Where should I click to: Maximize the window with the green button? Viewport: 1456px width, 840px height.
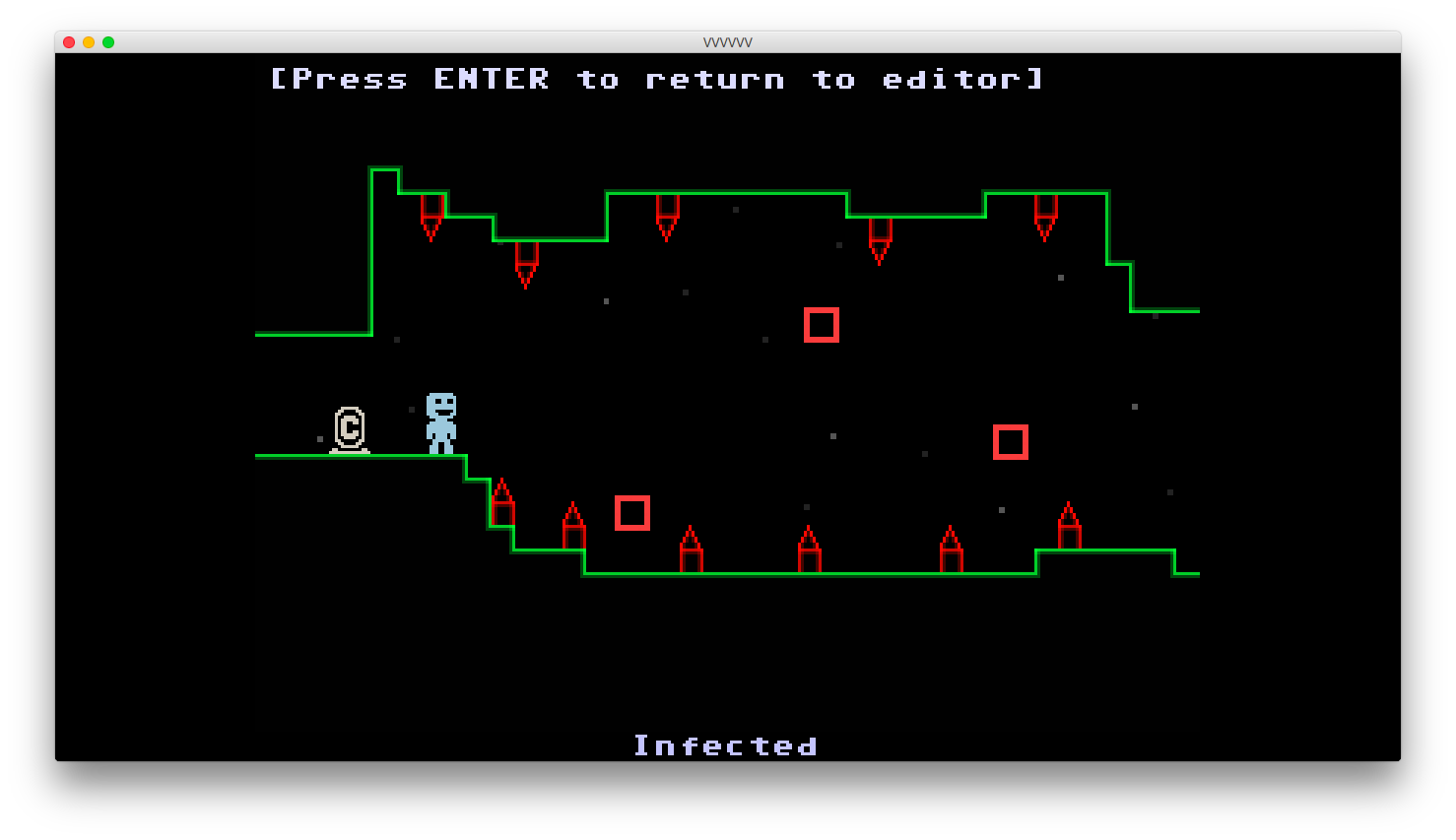(108, 42)
